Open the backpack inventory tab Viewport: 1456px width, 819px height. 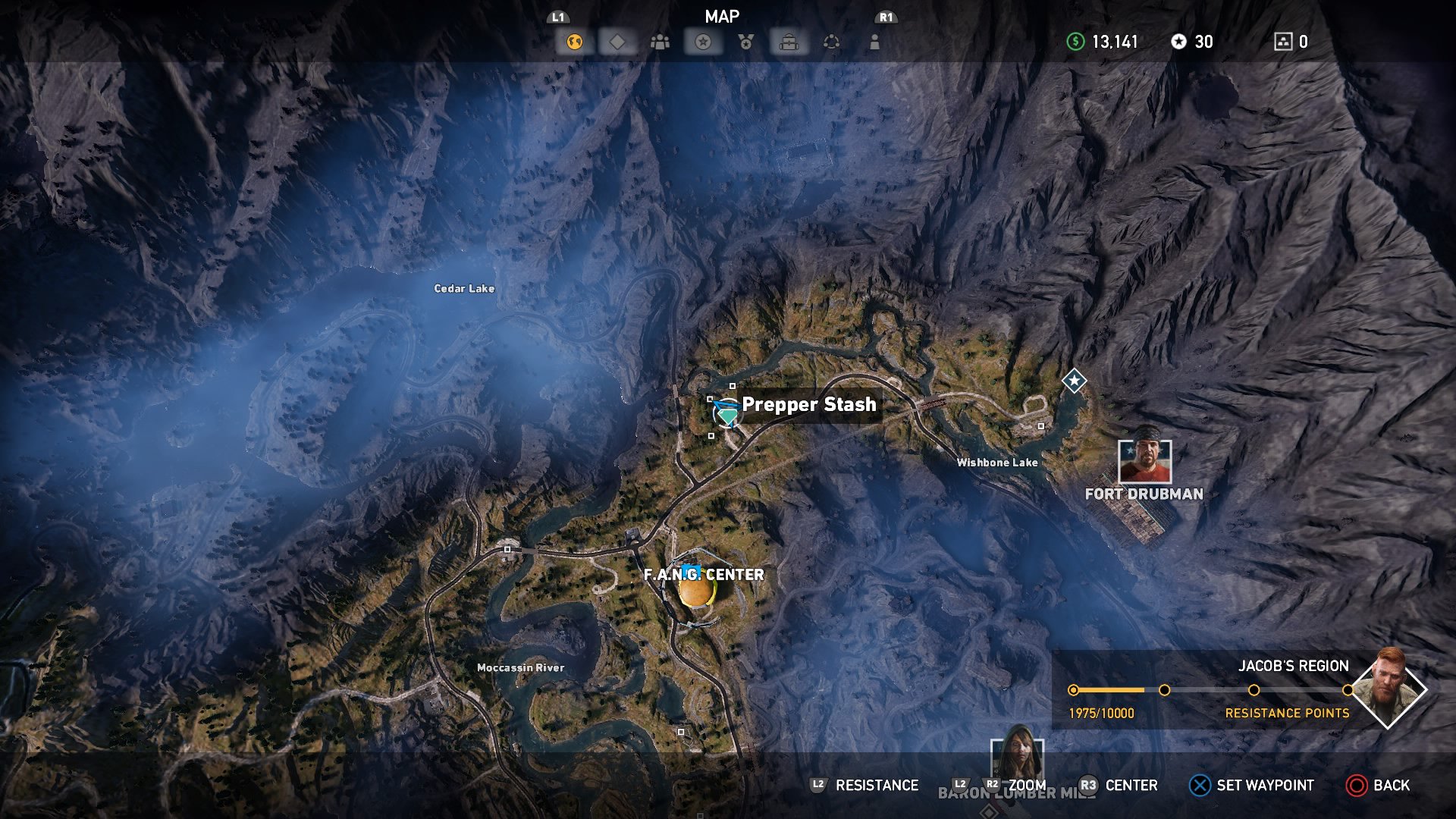789,42
